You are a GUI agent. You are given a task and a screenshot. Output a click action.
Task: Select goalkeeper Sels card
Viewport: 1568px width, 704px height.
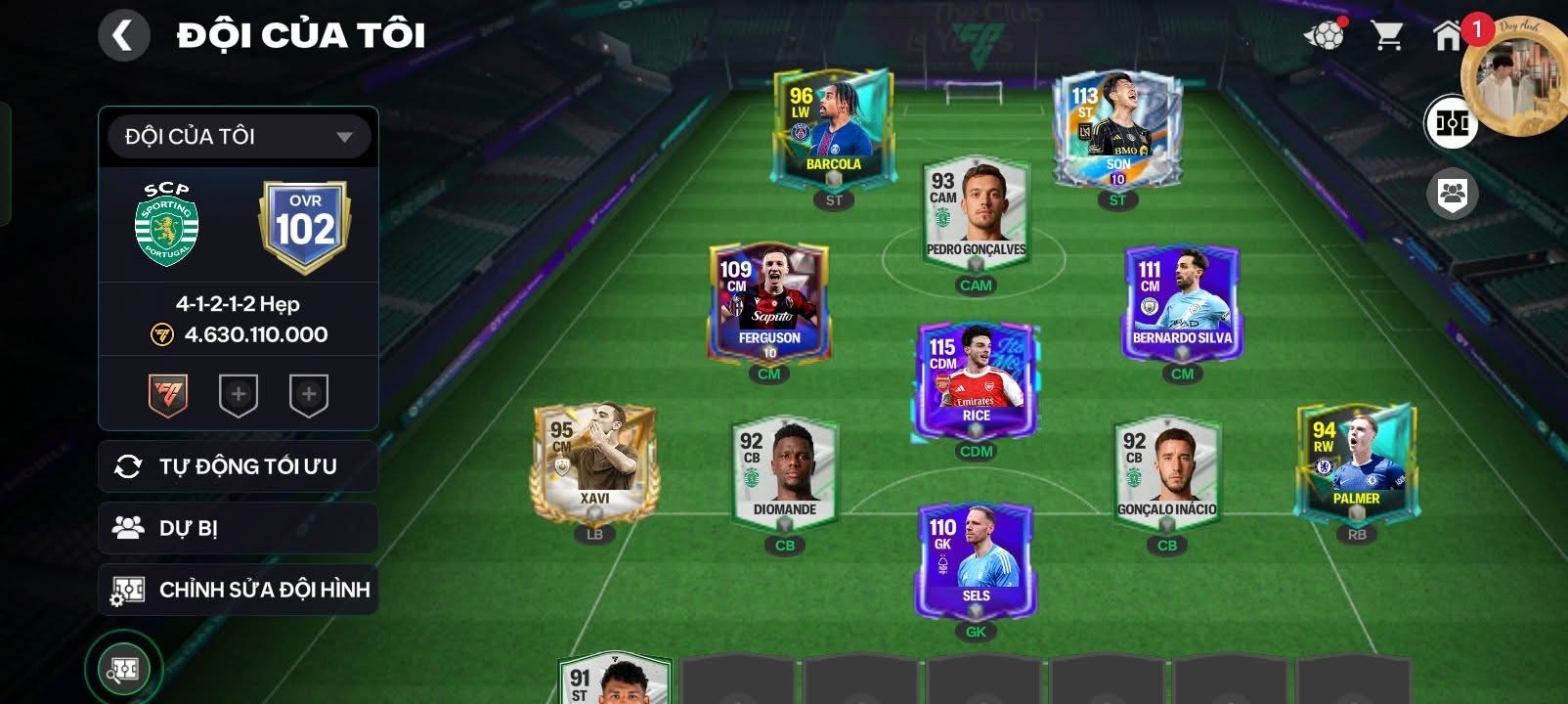click(976, 558)
